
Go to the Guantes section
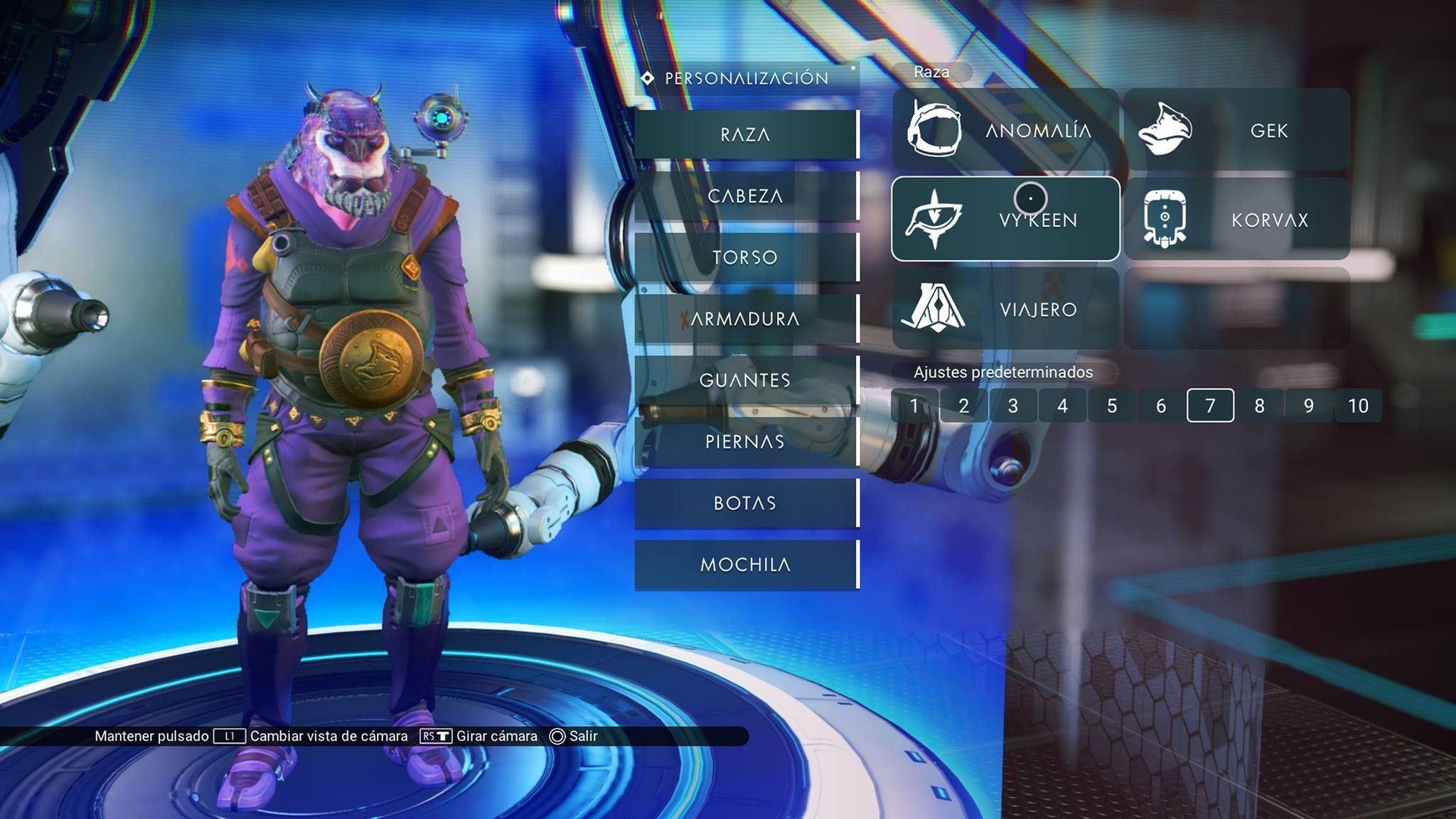point(746,380)
